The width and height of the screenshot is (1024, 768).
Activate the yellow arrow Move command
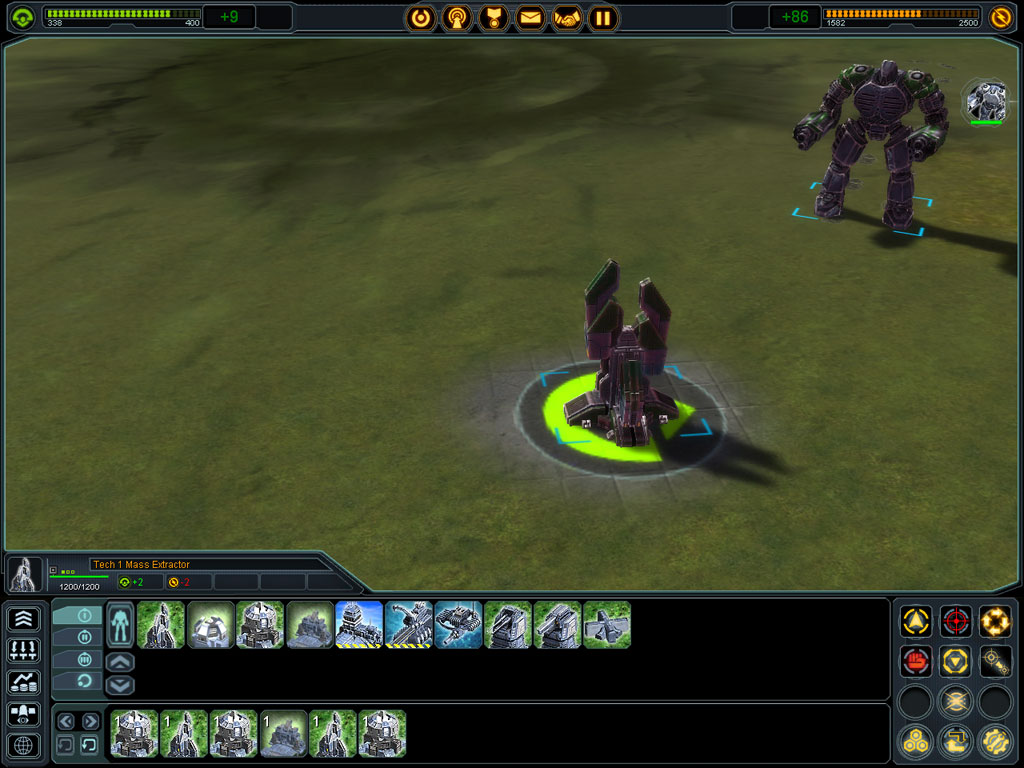[x=916, y=622]
